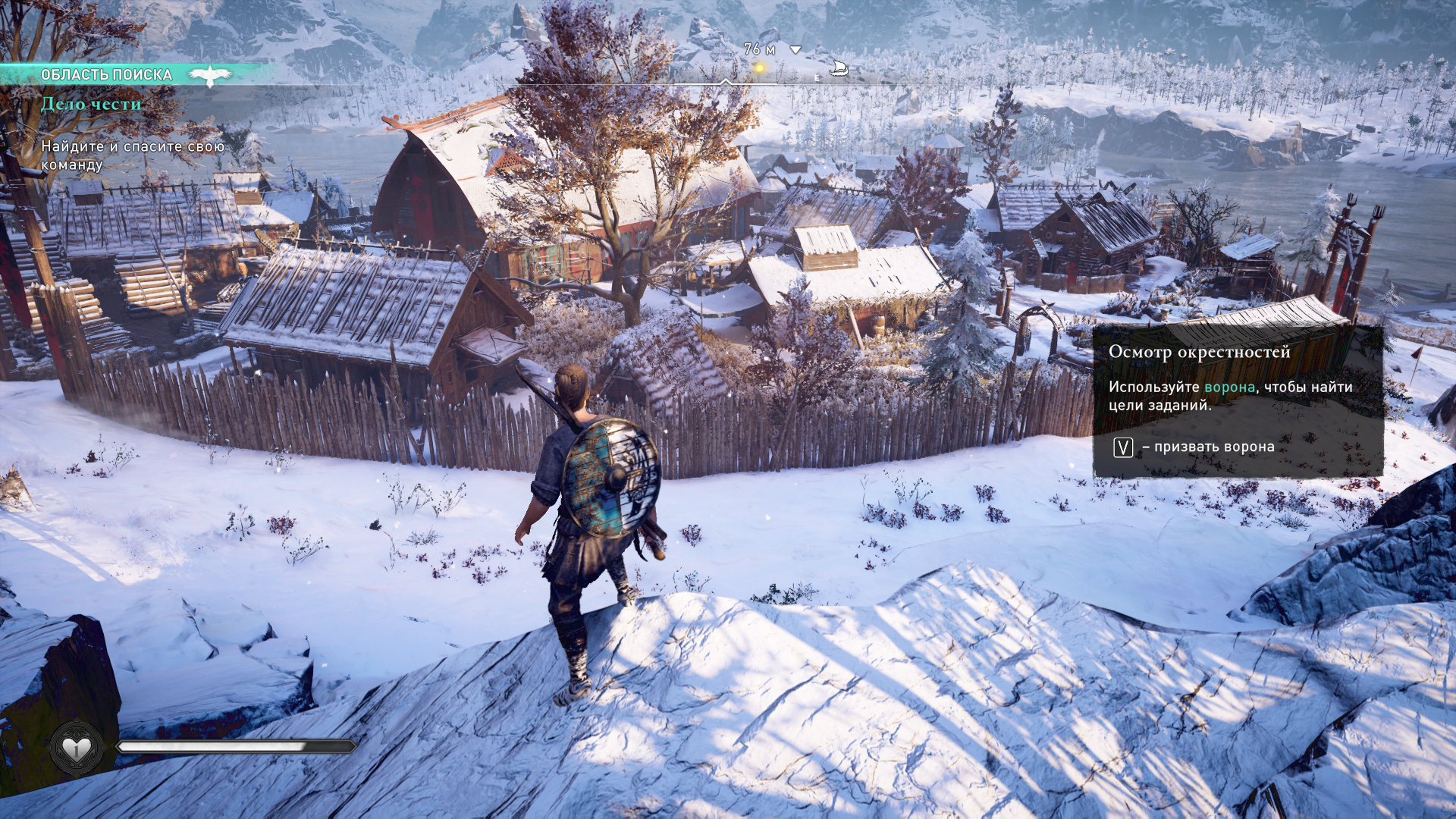The image size is (1456, 819).
Task: Open the "Осмотр окрестностей" tutorial panel
Action: point(1237,400)
